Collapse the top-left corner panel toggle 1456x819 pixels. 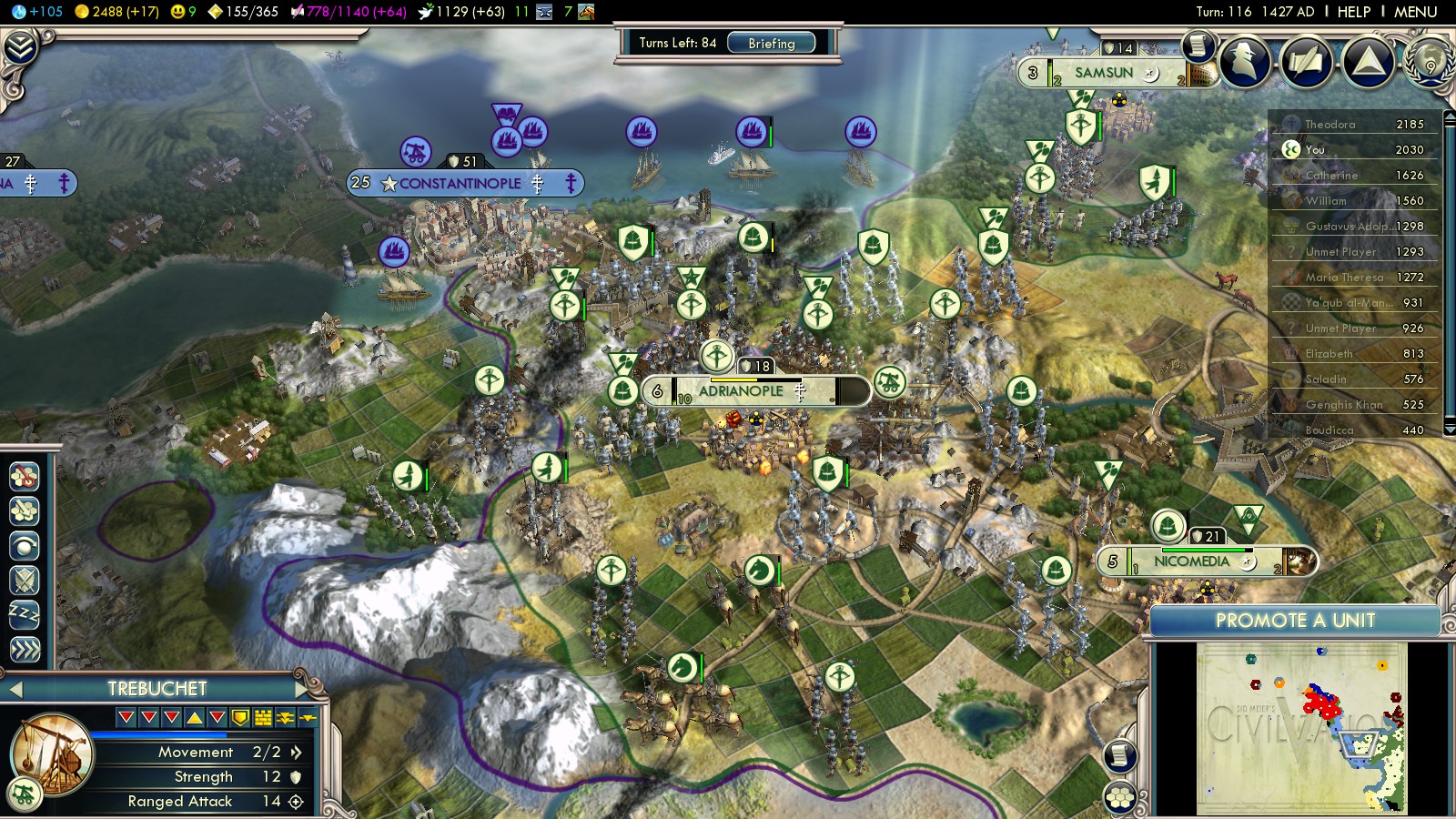click(x=20, y=47)
